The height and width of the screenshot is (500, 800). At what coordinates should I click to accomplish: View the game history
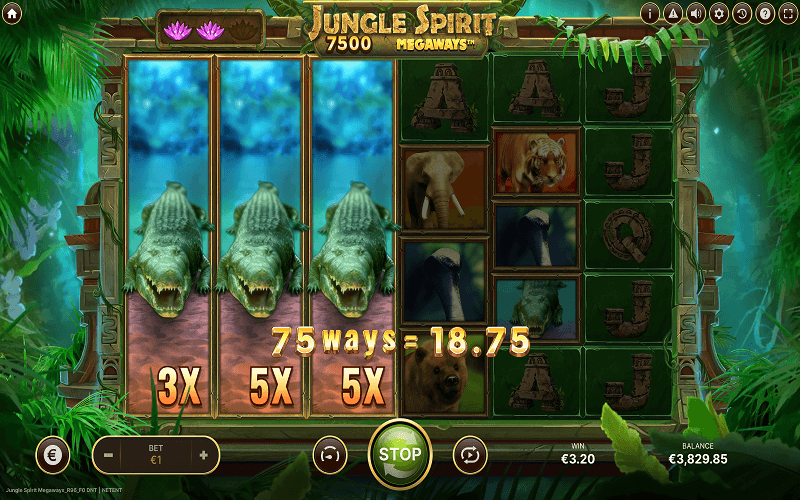pyautogui.click(x=742, y=13)
